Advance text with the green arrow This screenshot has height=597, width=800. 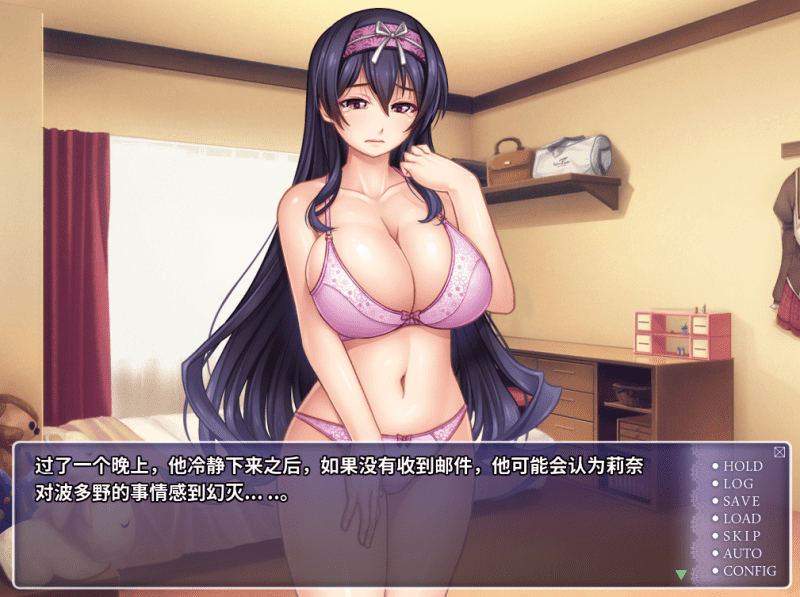[681, 574]
